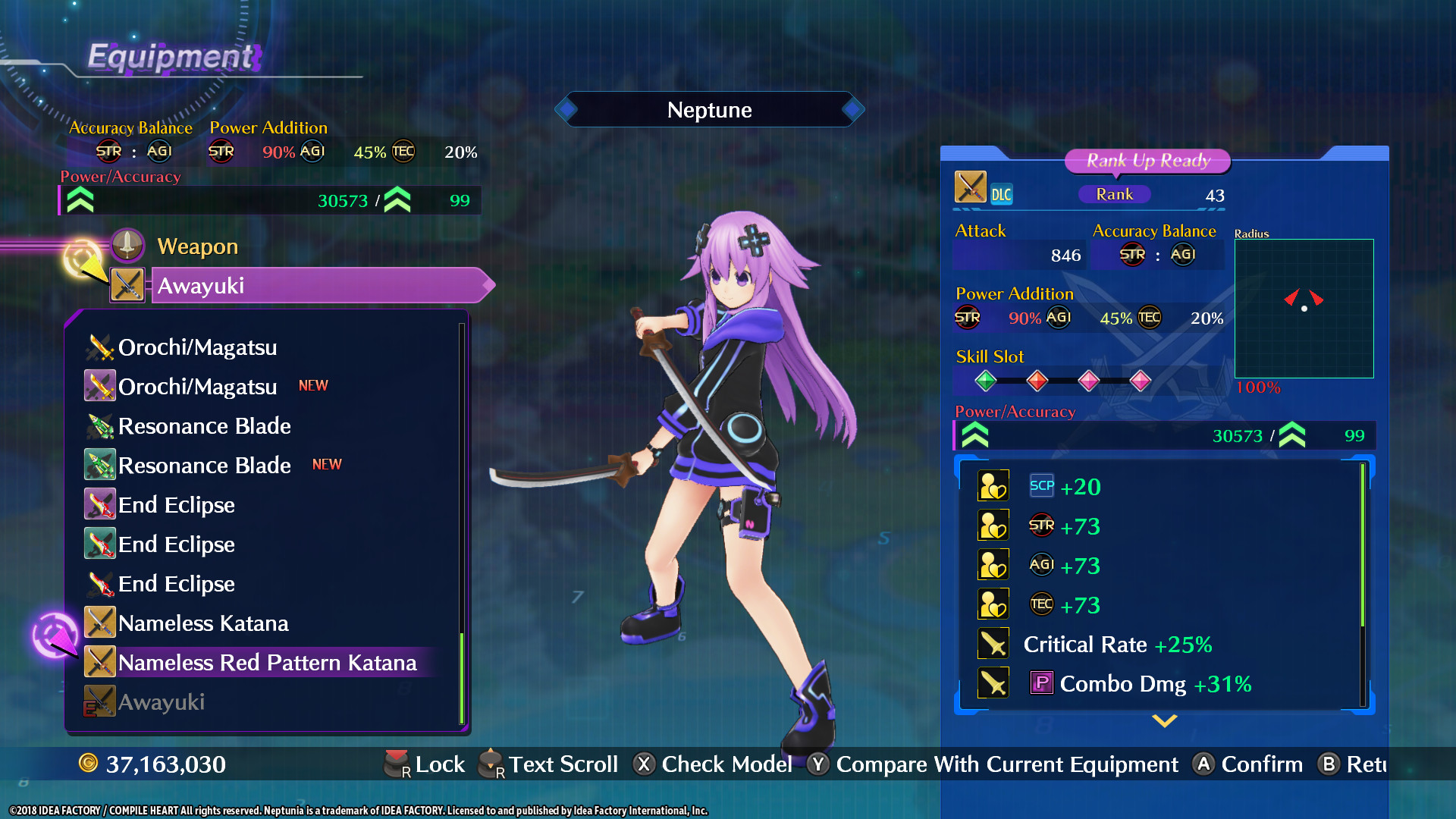Select the Awayuki weapon slot icon
1456x819 pixels.
click(127, 285)
